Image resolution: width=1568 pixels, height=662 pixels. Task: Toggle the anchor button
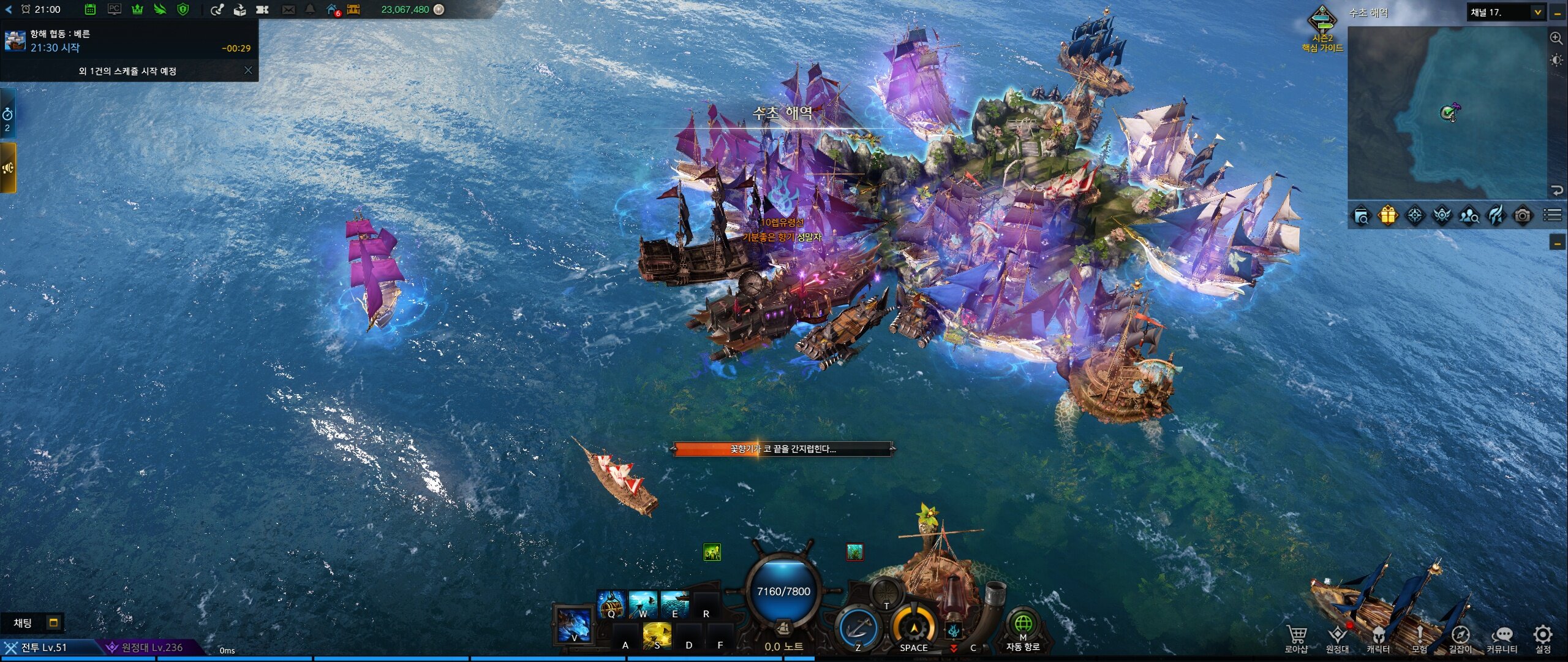pyautogui.click(x=858, y=629)
